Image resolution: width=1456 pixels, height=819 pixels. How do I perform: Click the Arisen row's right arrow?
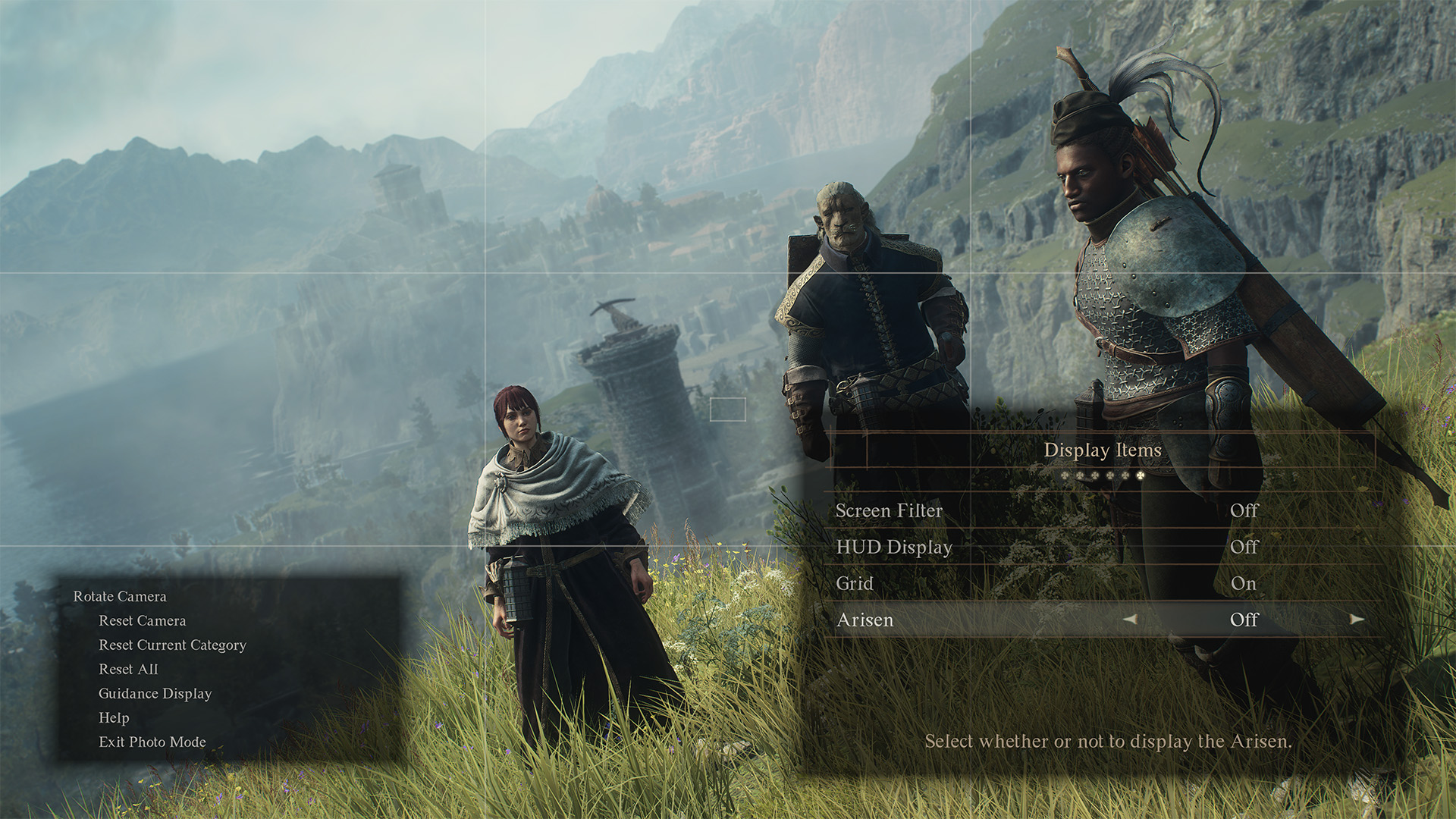click(1357, 620)
